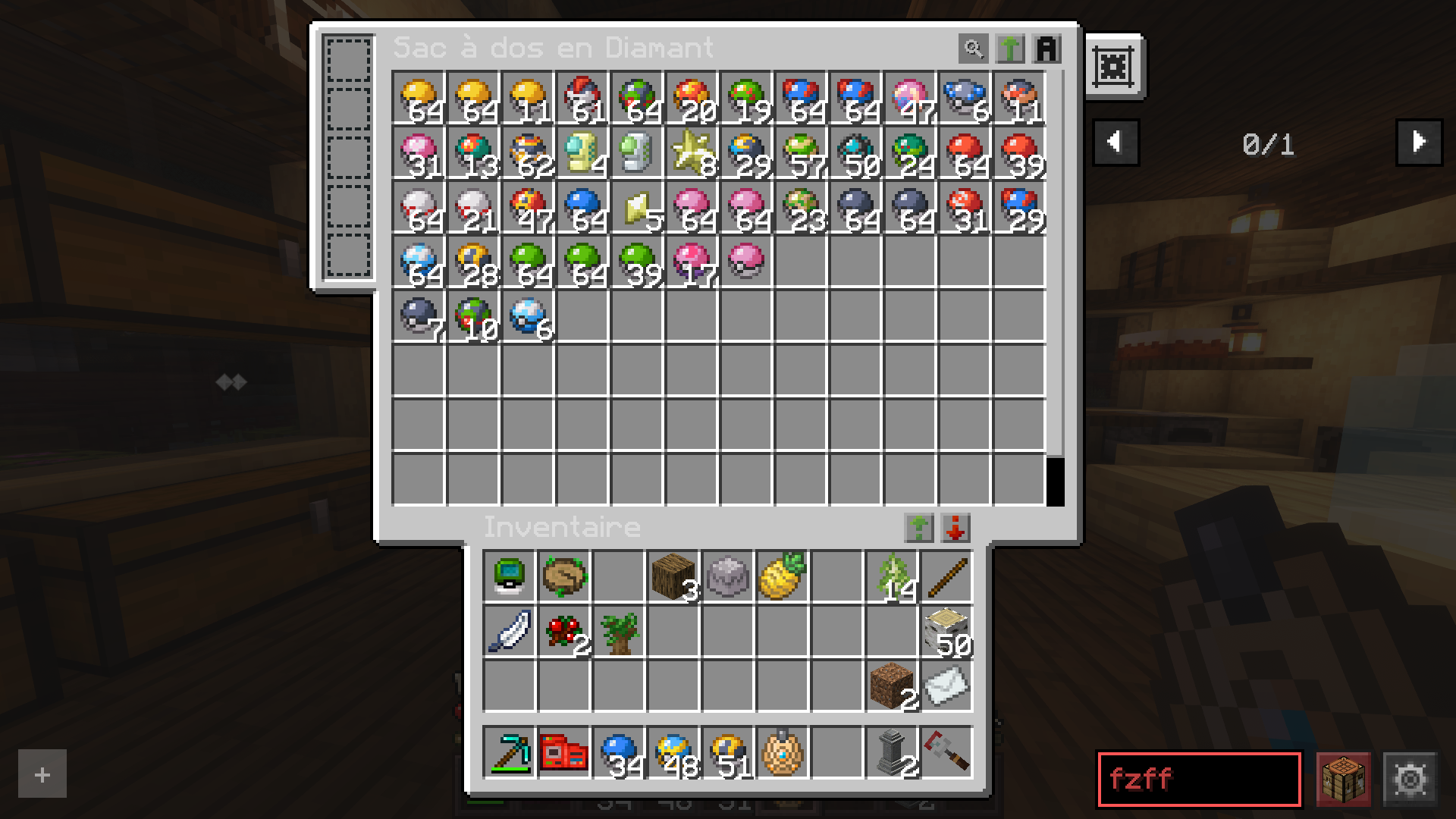Click the right page navigation arrow
Image resolution: width=1456 pixels, height=819 pixels.
tap(1418, 142)
